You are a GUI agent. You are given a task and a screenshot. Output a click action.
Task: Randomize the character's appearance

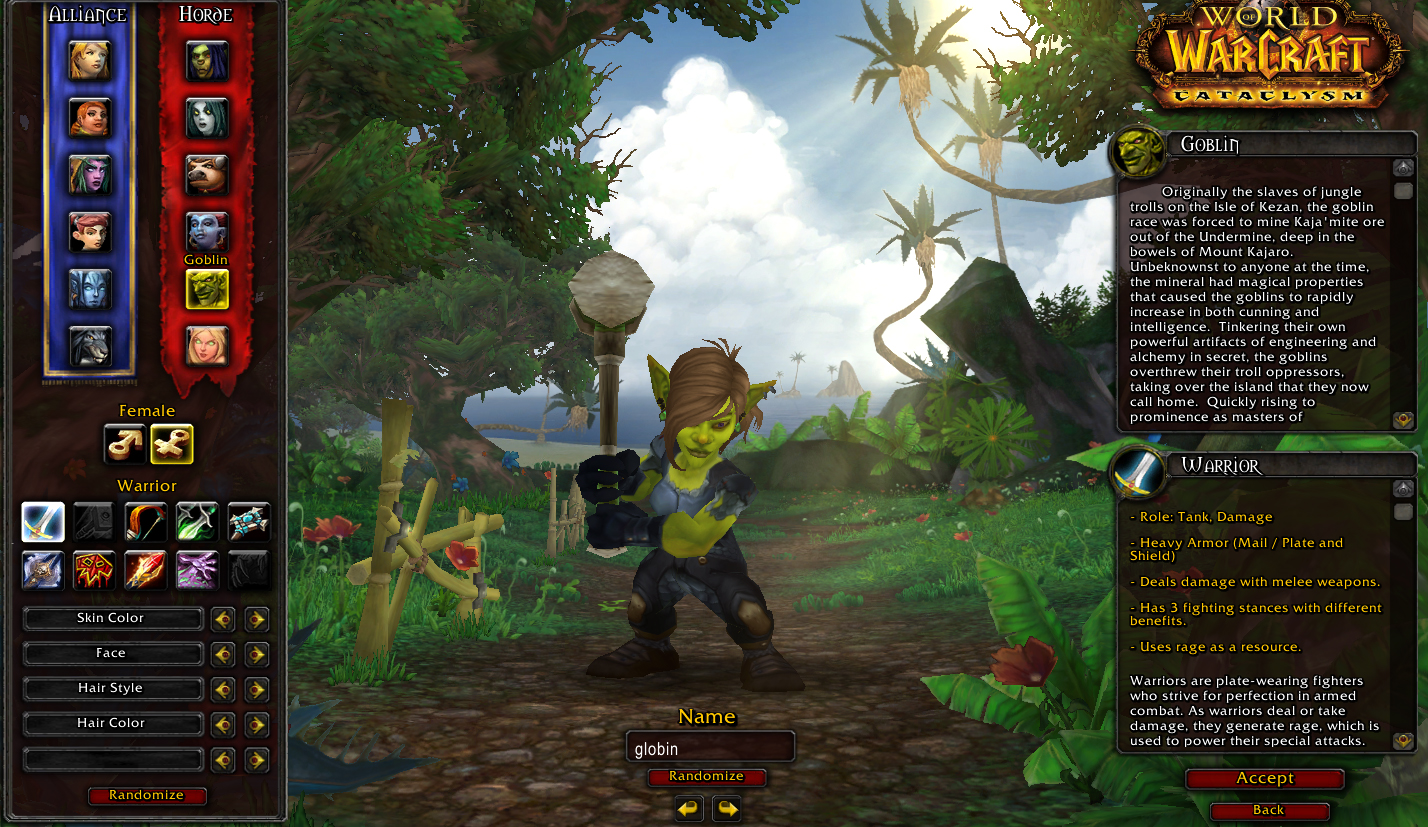click(x=147, y=796)
